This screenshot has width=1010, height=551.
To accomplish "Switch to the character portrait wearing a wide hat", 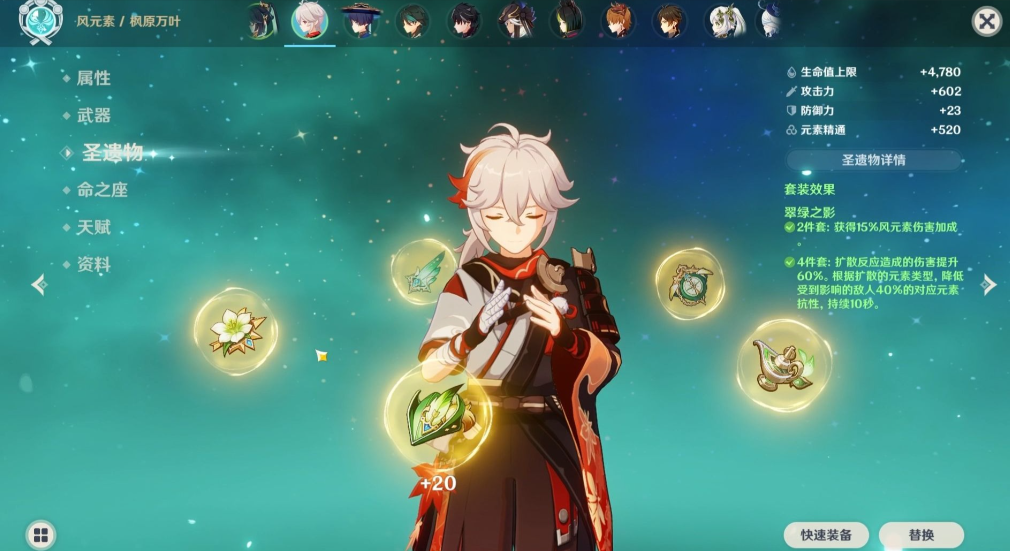I will click(x=360, y=20).
